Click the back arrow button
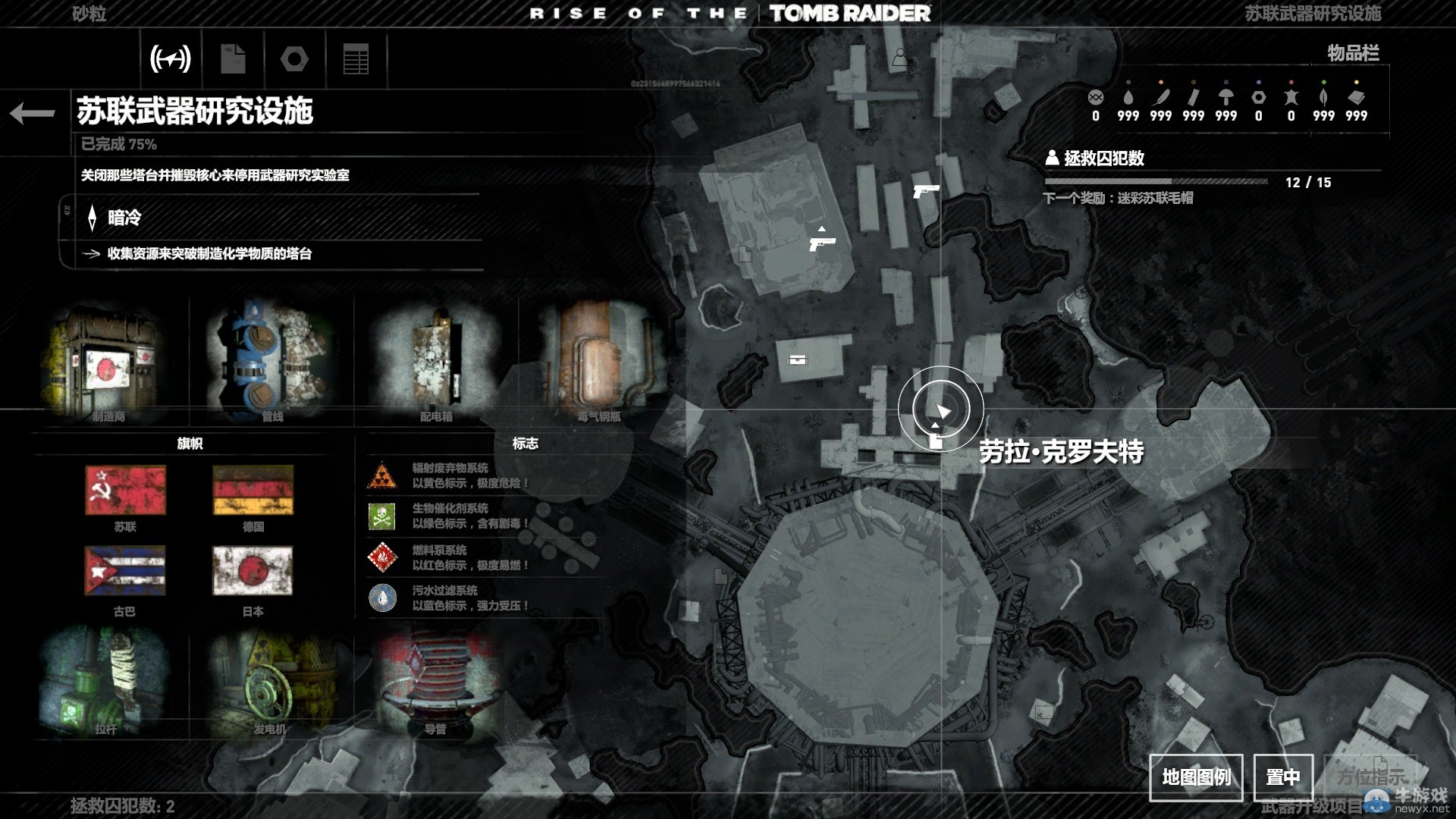This screenshot has width=1456, height=819. [x=33, y=114]
